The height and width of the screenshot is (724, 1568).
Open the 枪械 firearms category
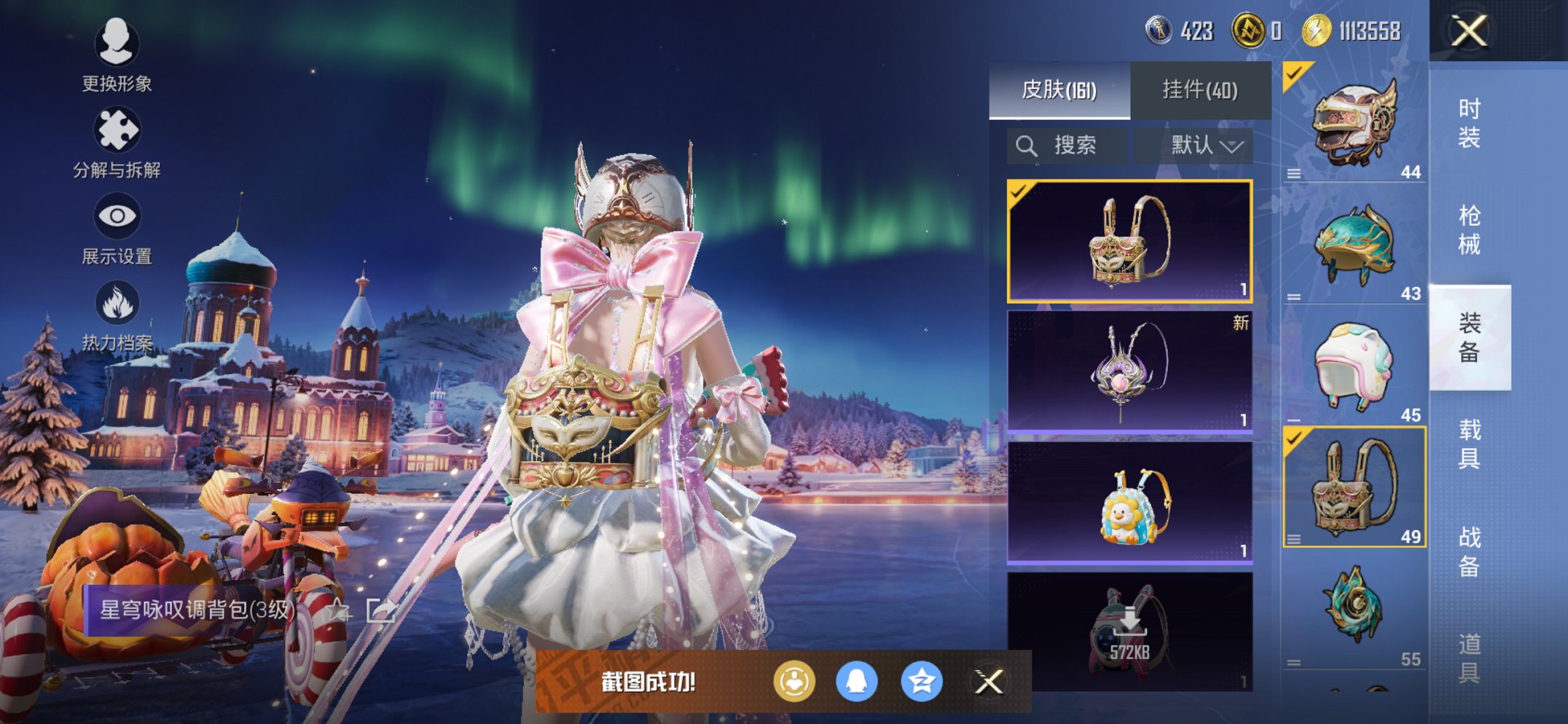1469,230
